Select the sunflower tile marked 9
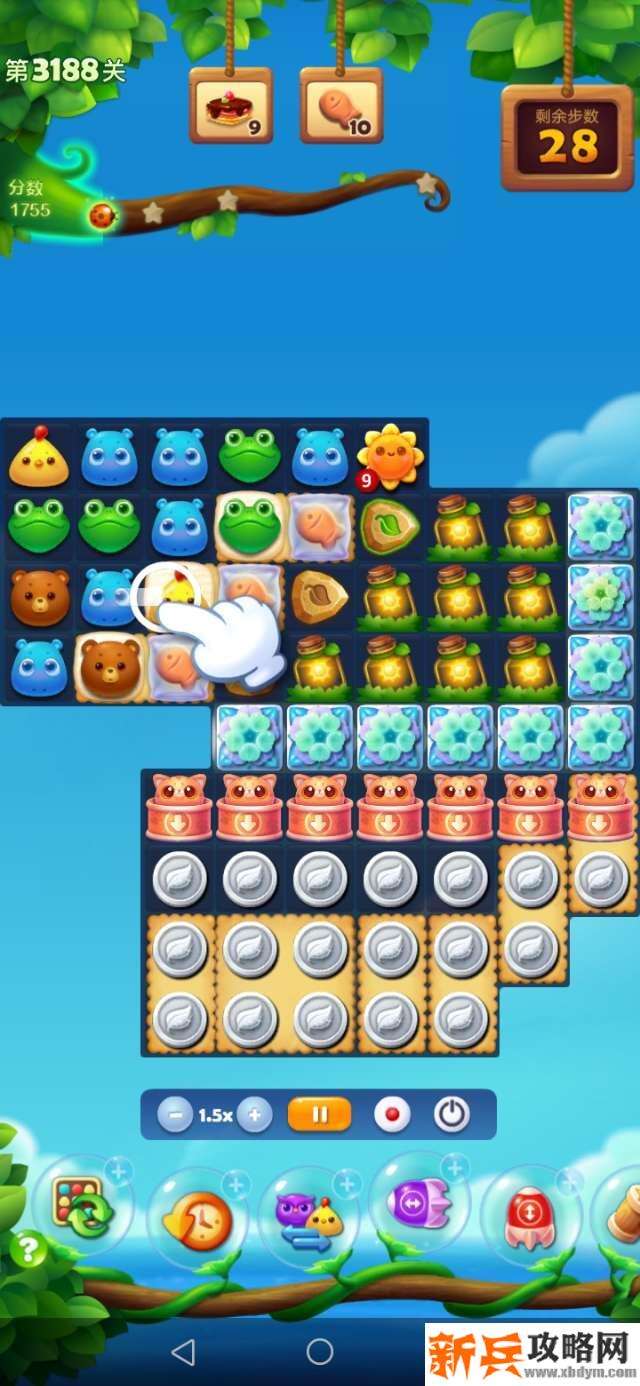 click(x=390, y=457)
